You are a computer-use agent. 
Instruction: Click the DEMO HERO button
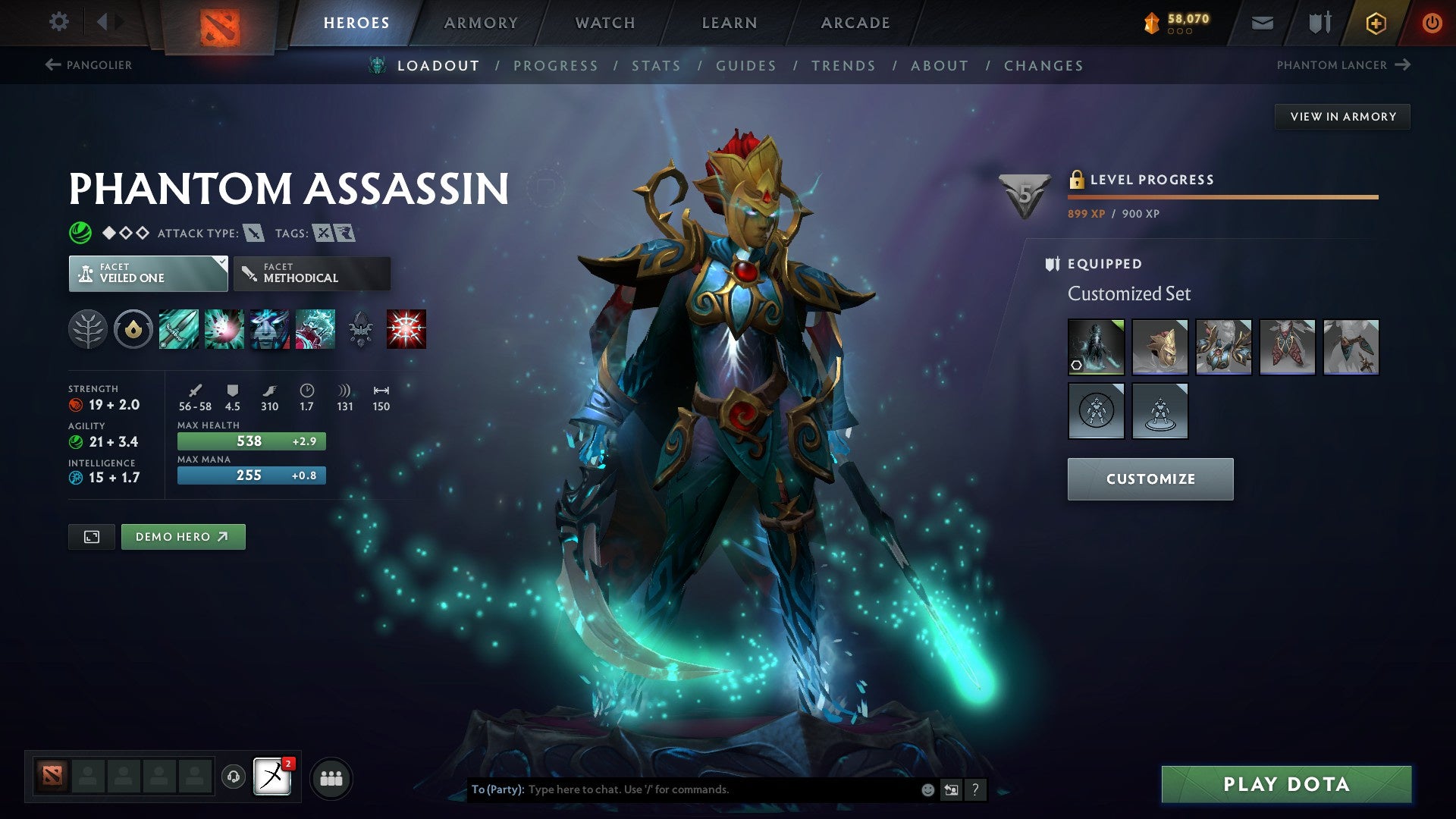click(x=183, y=536)
